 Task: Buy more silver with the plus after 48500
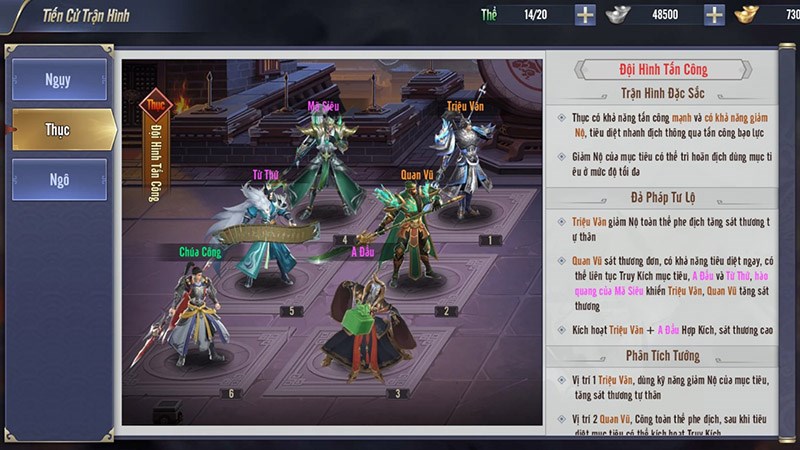pyautogui.click(x=714, y=15)
